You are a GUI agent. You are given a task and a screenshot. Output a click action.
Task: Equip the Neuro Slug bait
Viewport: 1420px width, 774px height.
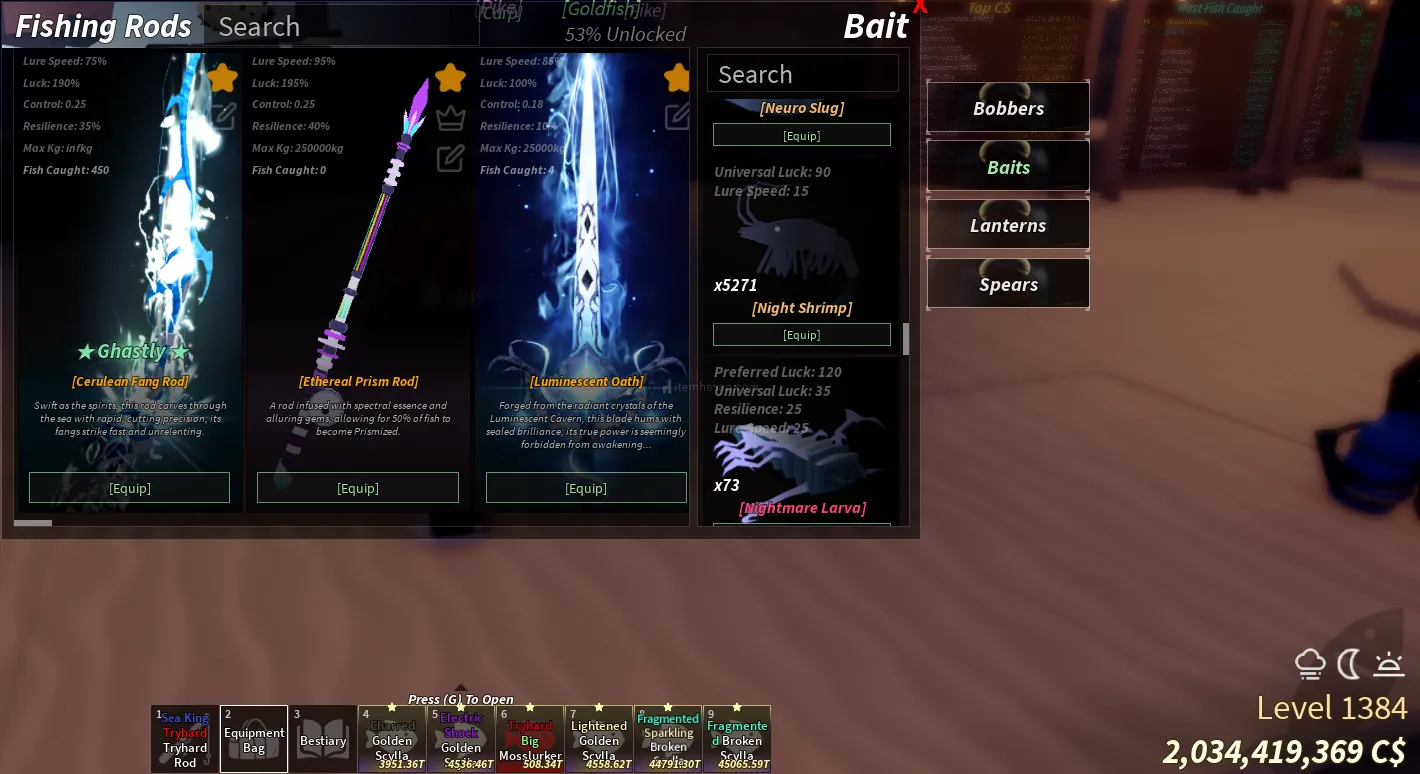click(x=801, y=135)
